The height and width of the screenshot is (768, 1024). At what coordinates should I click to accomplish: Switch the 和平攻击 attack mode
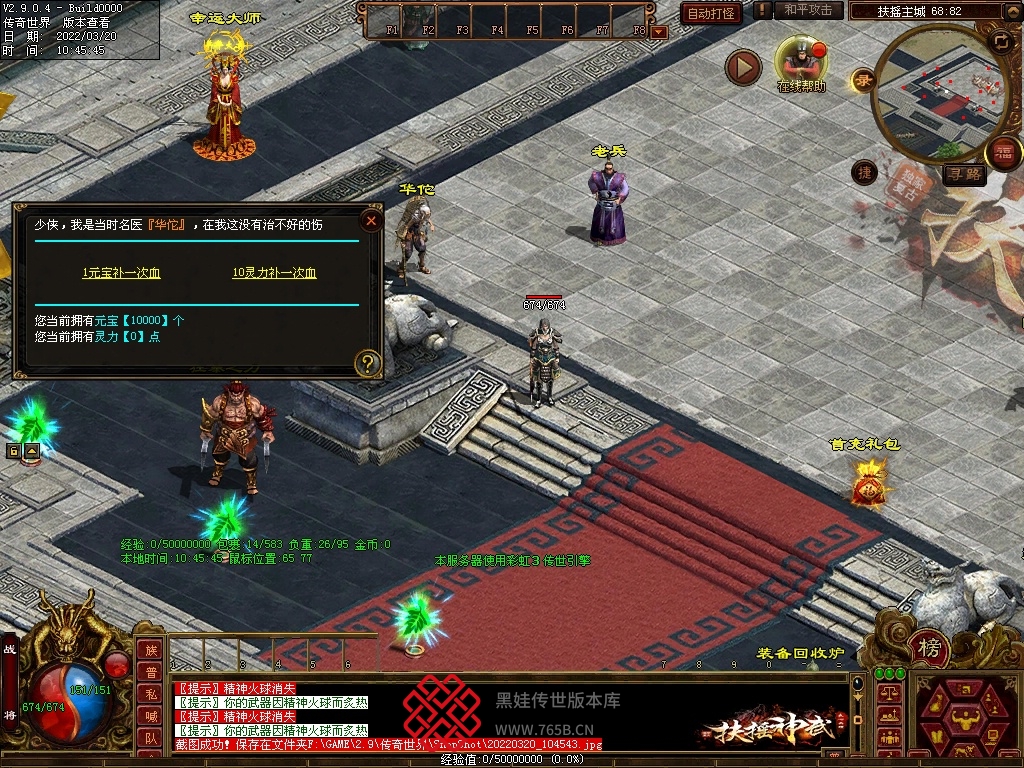tap(808, 10)
